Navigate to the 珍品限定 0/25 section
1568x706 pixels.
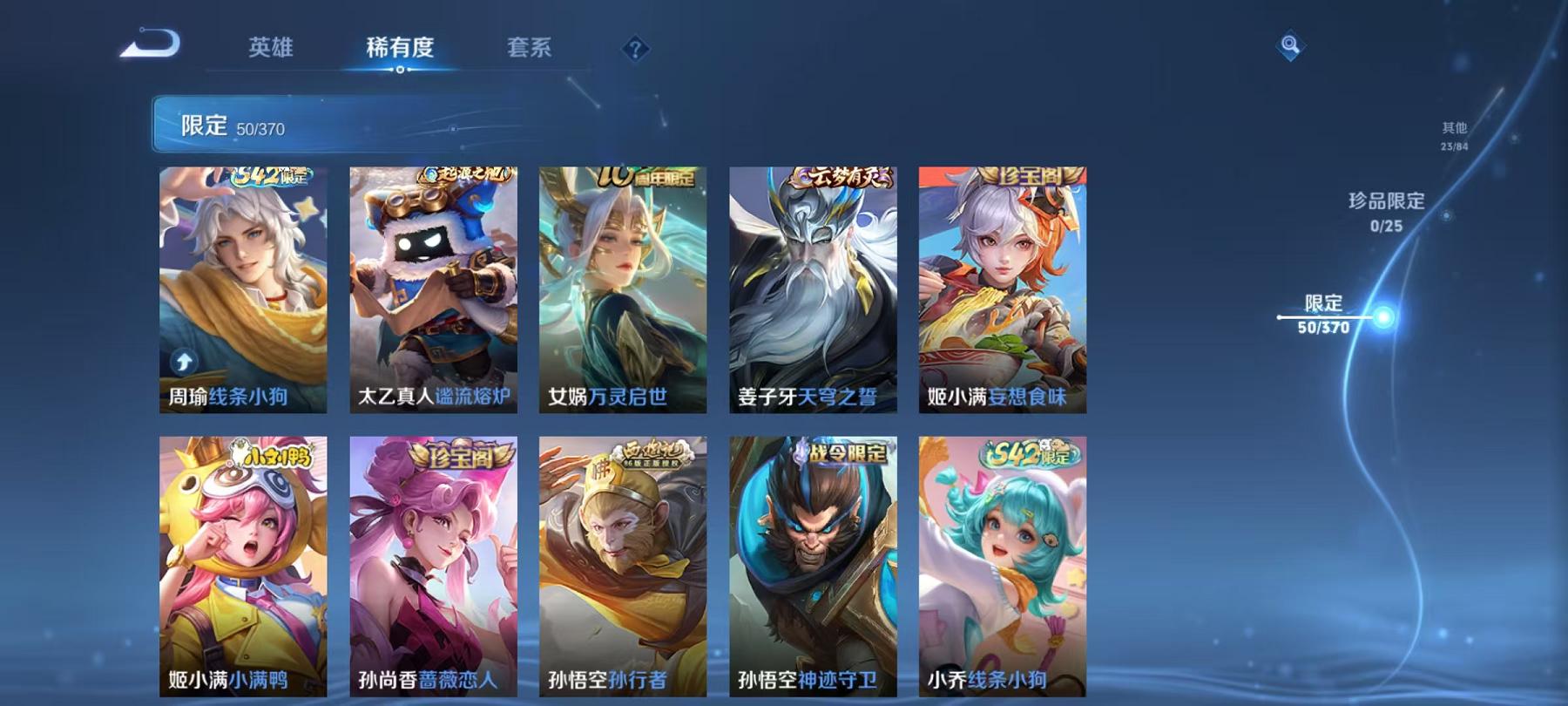tap(1387, 209)
